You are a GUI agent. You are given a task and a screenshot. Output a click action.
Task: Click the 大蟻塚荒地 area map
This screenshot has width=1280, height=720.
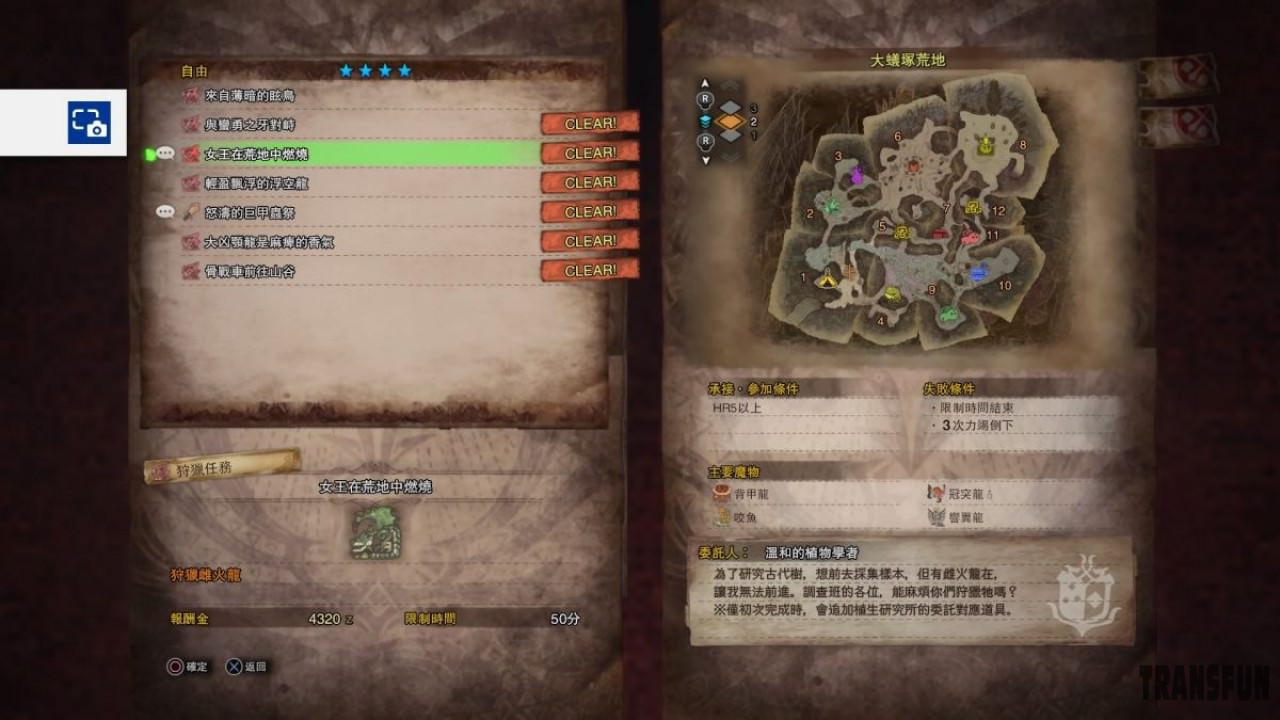tap(910, 215)
